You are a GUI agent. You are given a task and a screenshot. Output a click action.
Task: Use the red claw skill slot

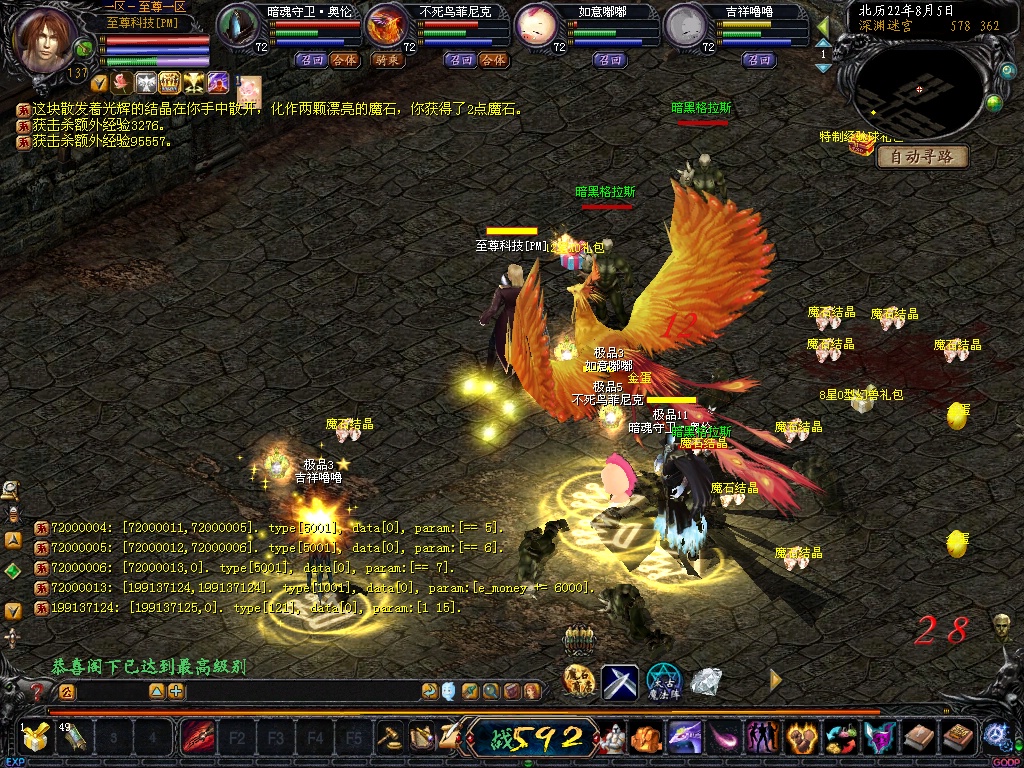(x=196, y=739)
